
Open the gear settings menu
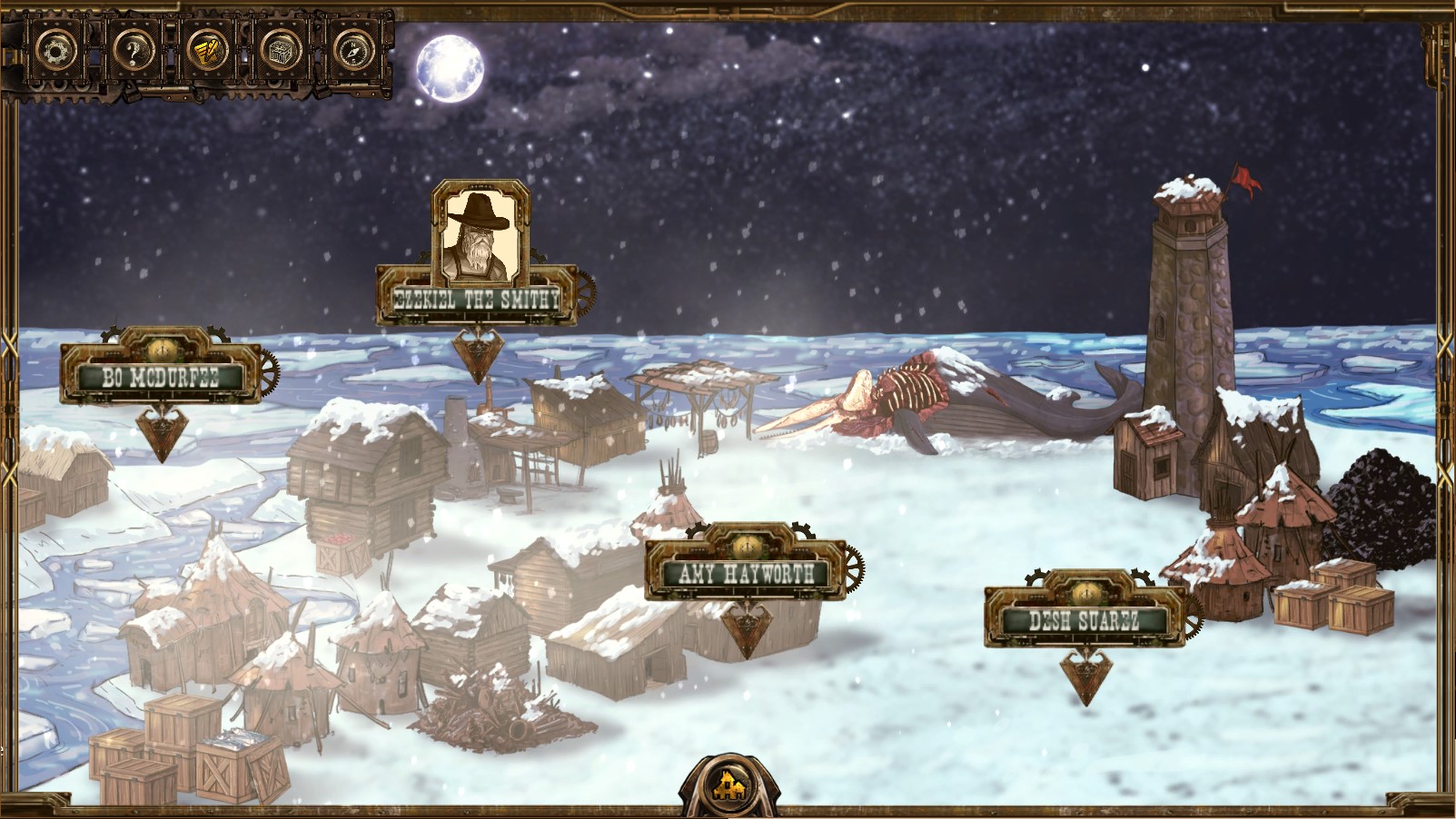point(56,51)
